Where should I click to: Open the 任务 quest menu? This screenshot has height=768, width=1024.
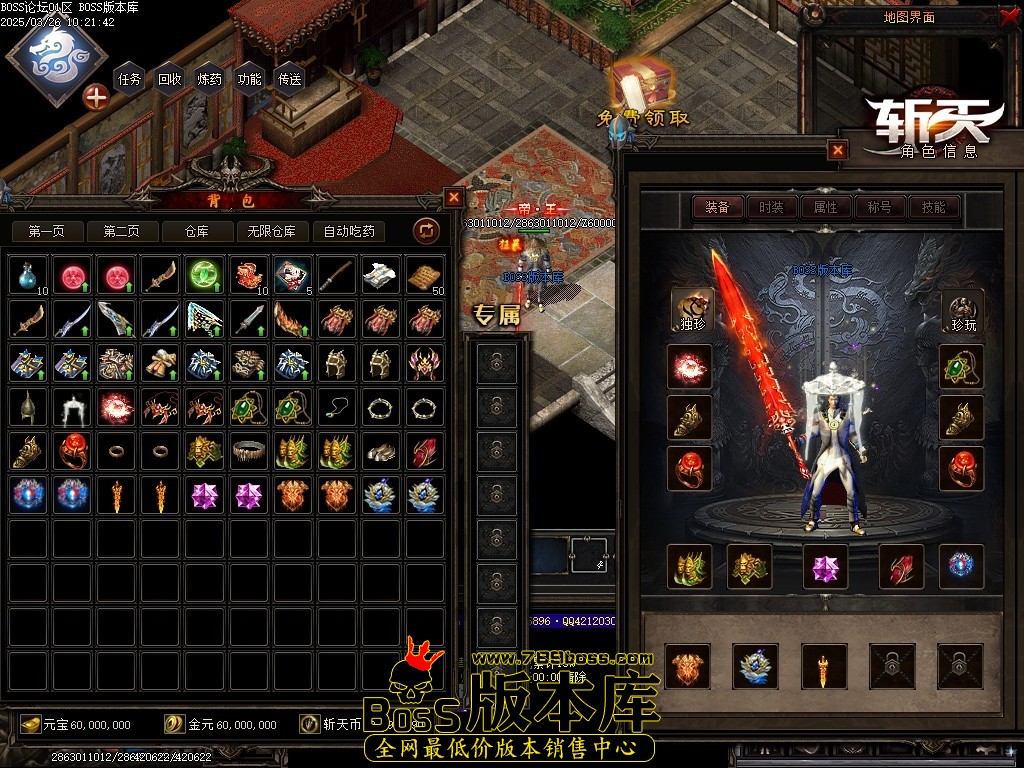click(x=130, y=79)
